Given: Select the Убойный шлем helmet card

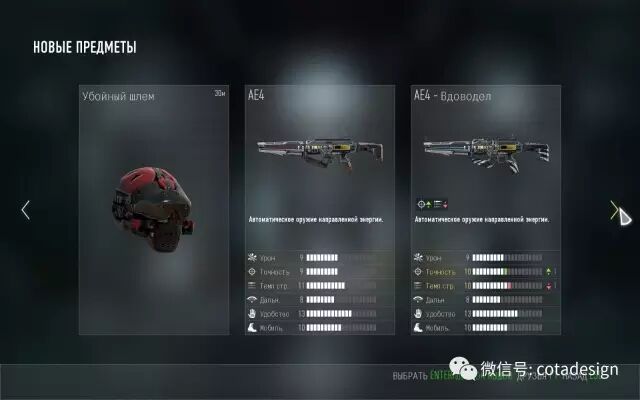Looking at the screenshot, I should pyautogui.click(x=154, y=209).
